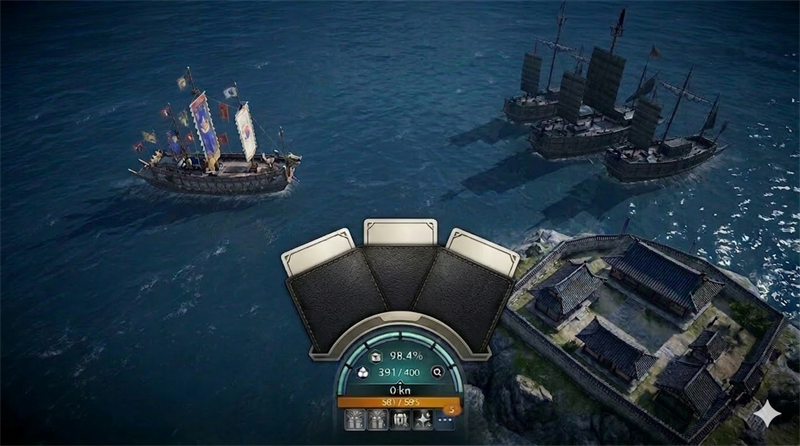Use the sparkling star skill icon
This screenshot has height=446, width=800.
pyautogui.click(x=422, y=420)
